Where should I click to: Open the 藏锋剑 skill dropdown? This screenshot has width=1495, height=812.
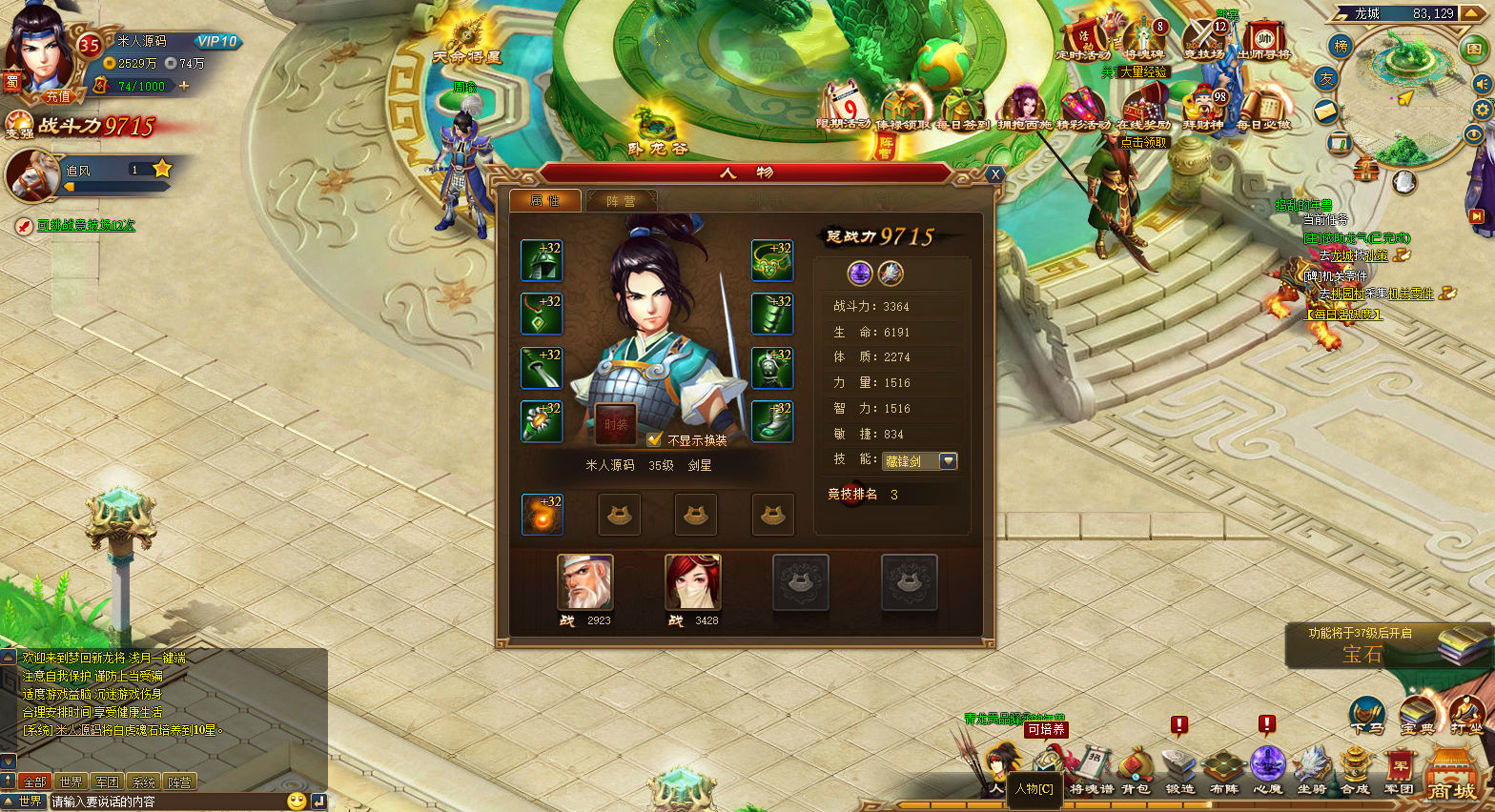pyautogui.click(x=948, y=461)
